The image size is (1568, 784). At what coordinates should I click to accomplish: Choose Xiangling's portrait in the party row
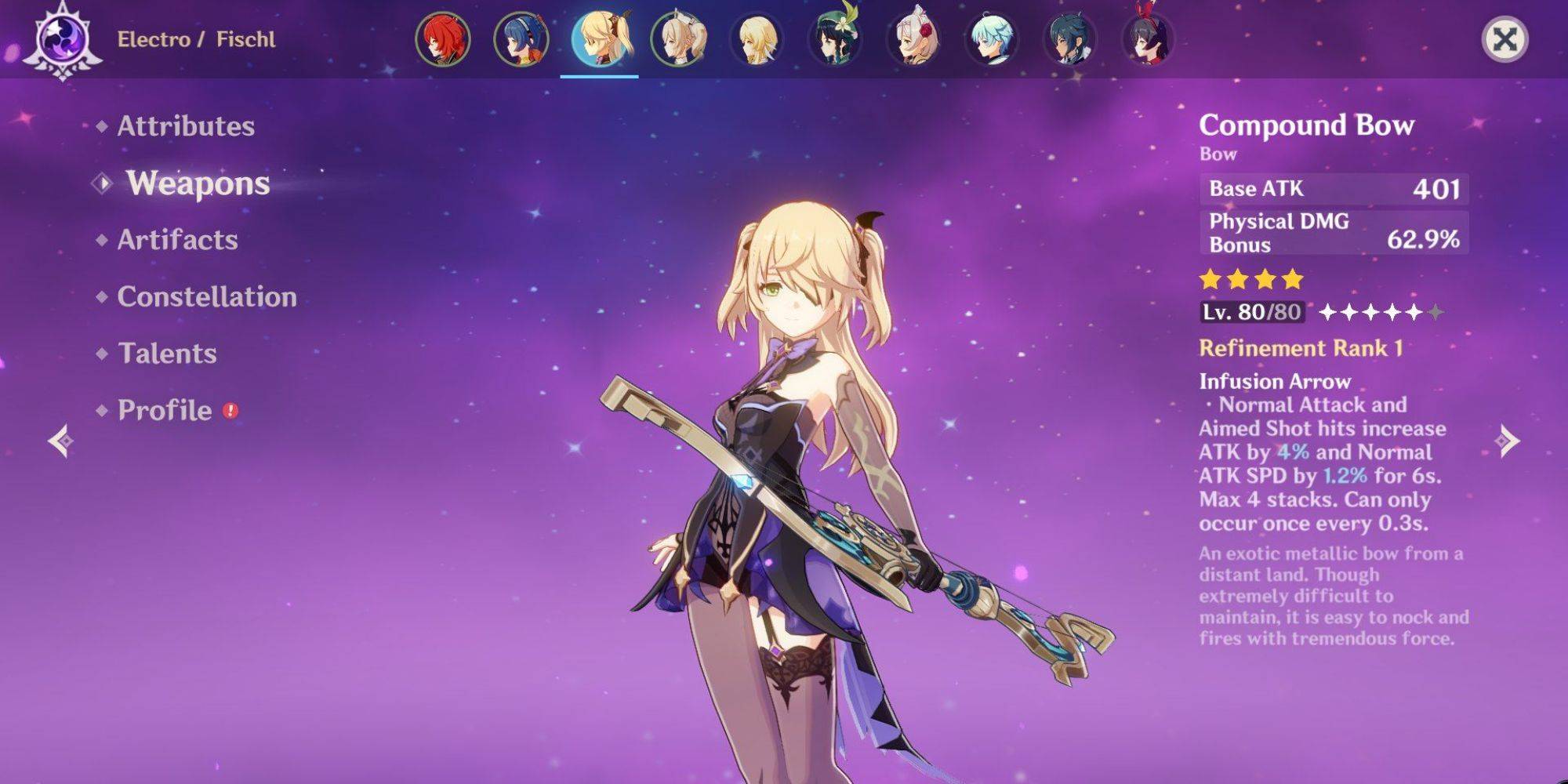[x=521, y=39]
